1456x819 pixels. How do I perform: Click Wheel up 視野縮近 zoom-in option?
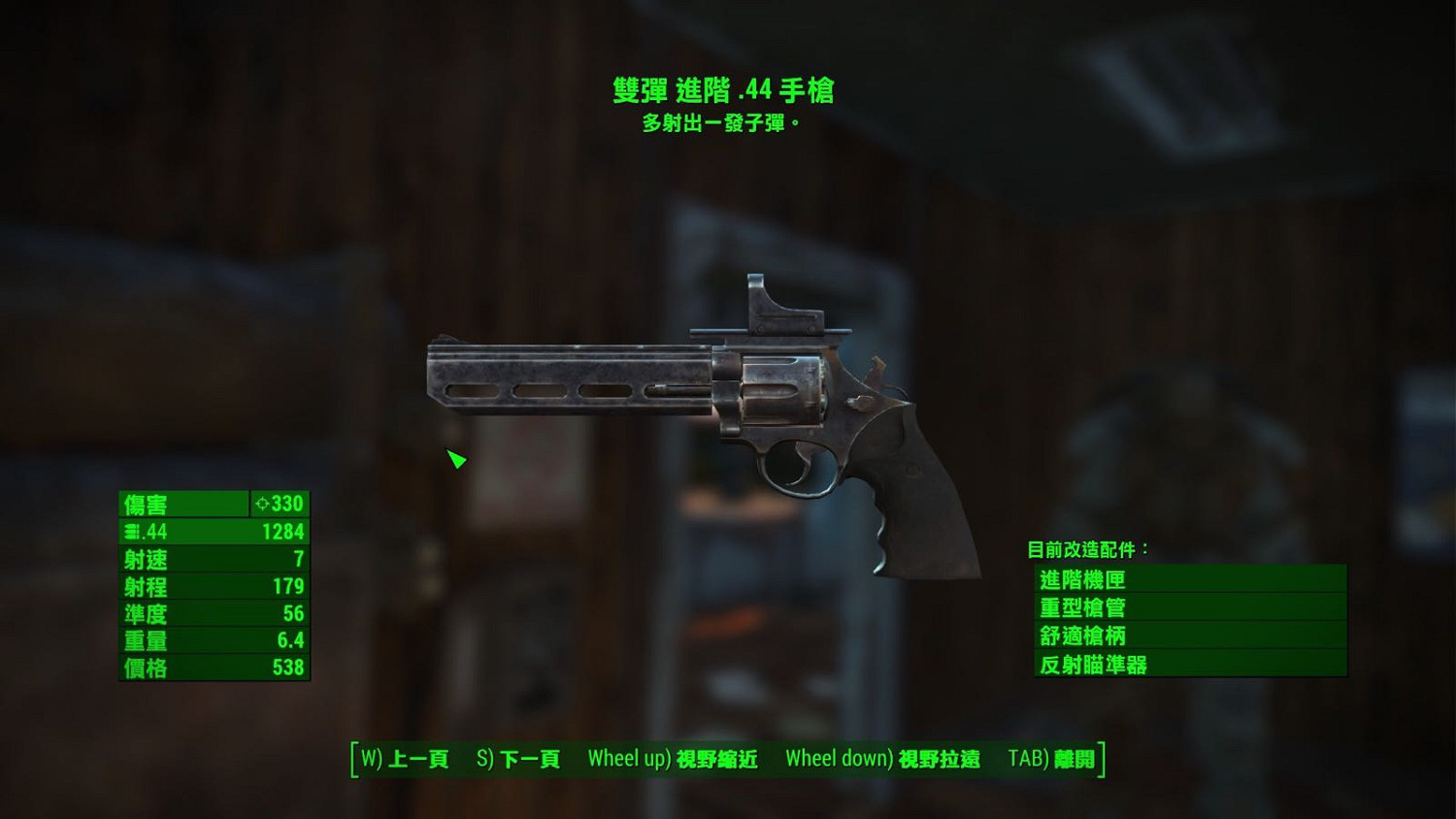pos(672,760)
